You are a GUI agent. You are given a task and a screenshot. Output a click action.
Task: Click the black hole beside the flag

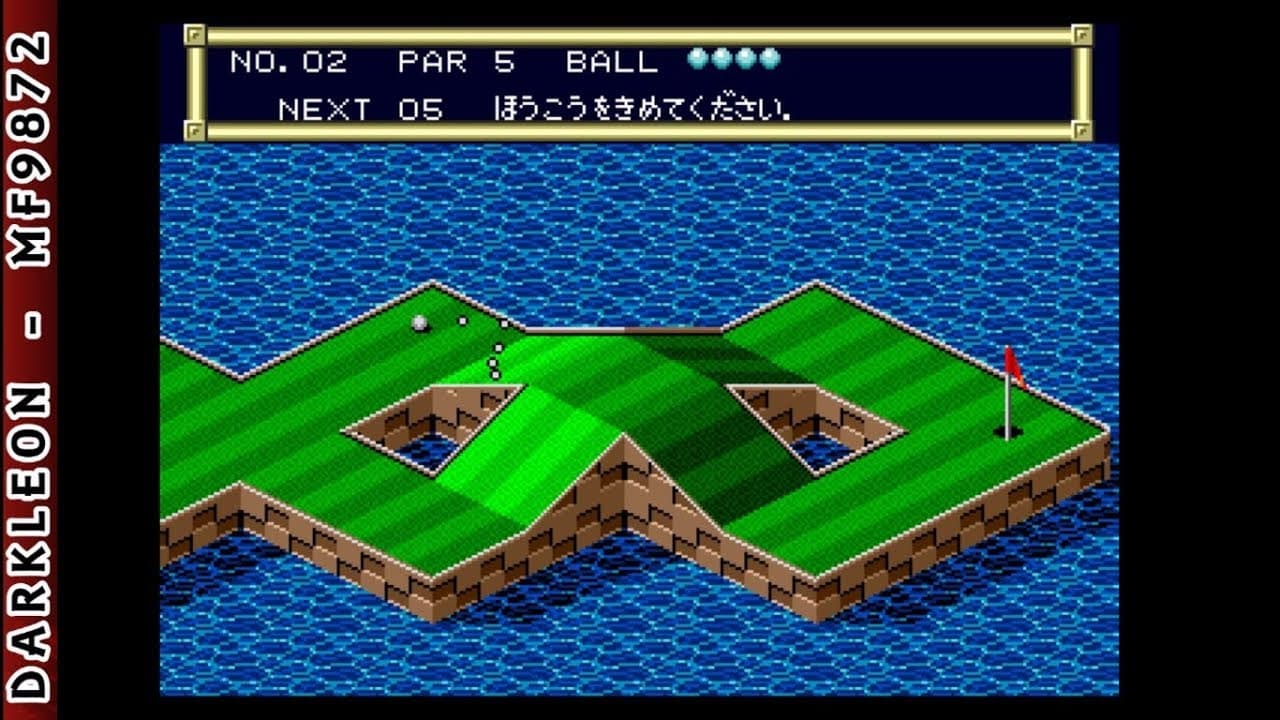1010,430
